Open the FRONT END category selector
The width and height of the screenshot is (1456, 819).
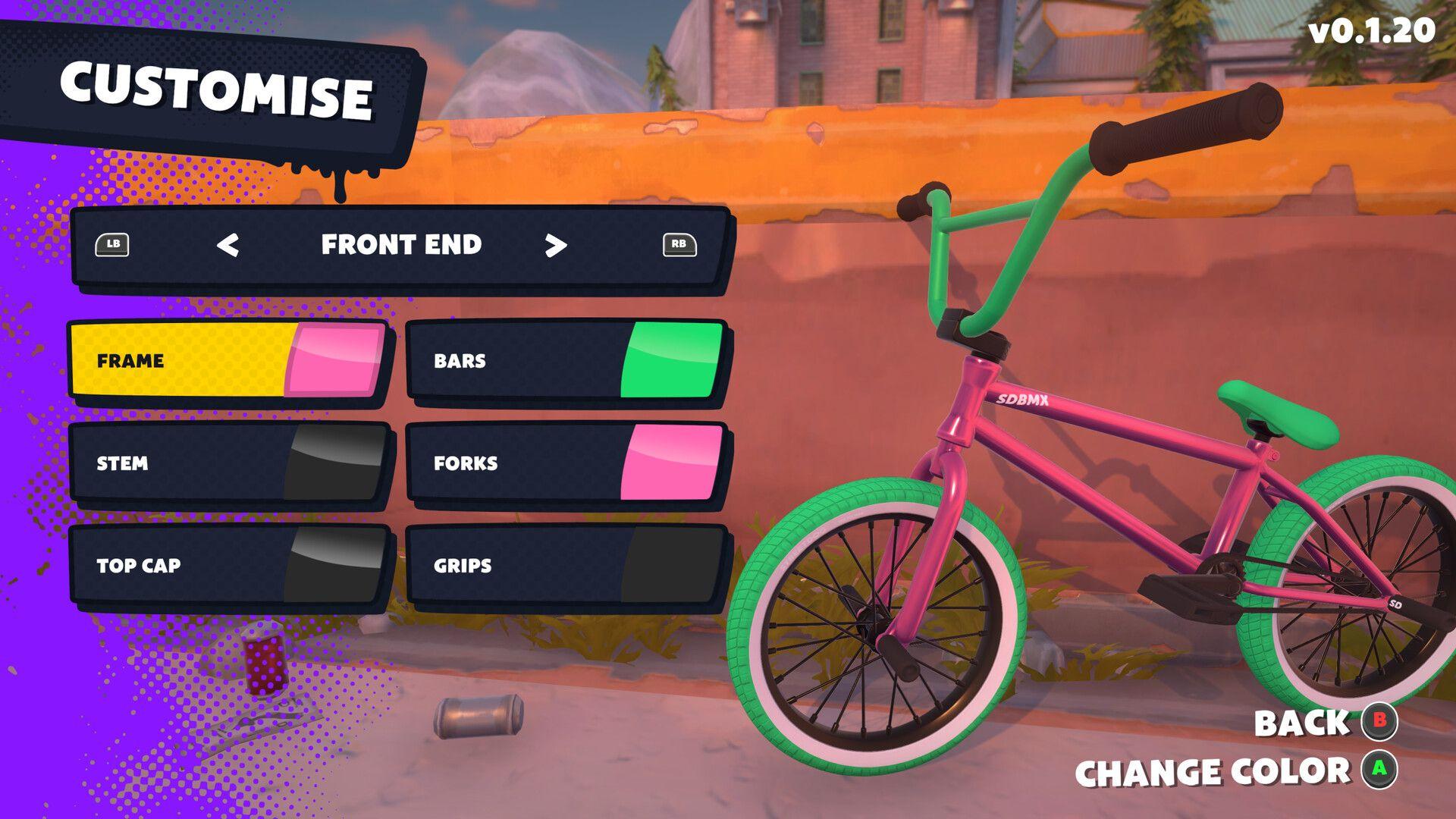pos(400,245)
